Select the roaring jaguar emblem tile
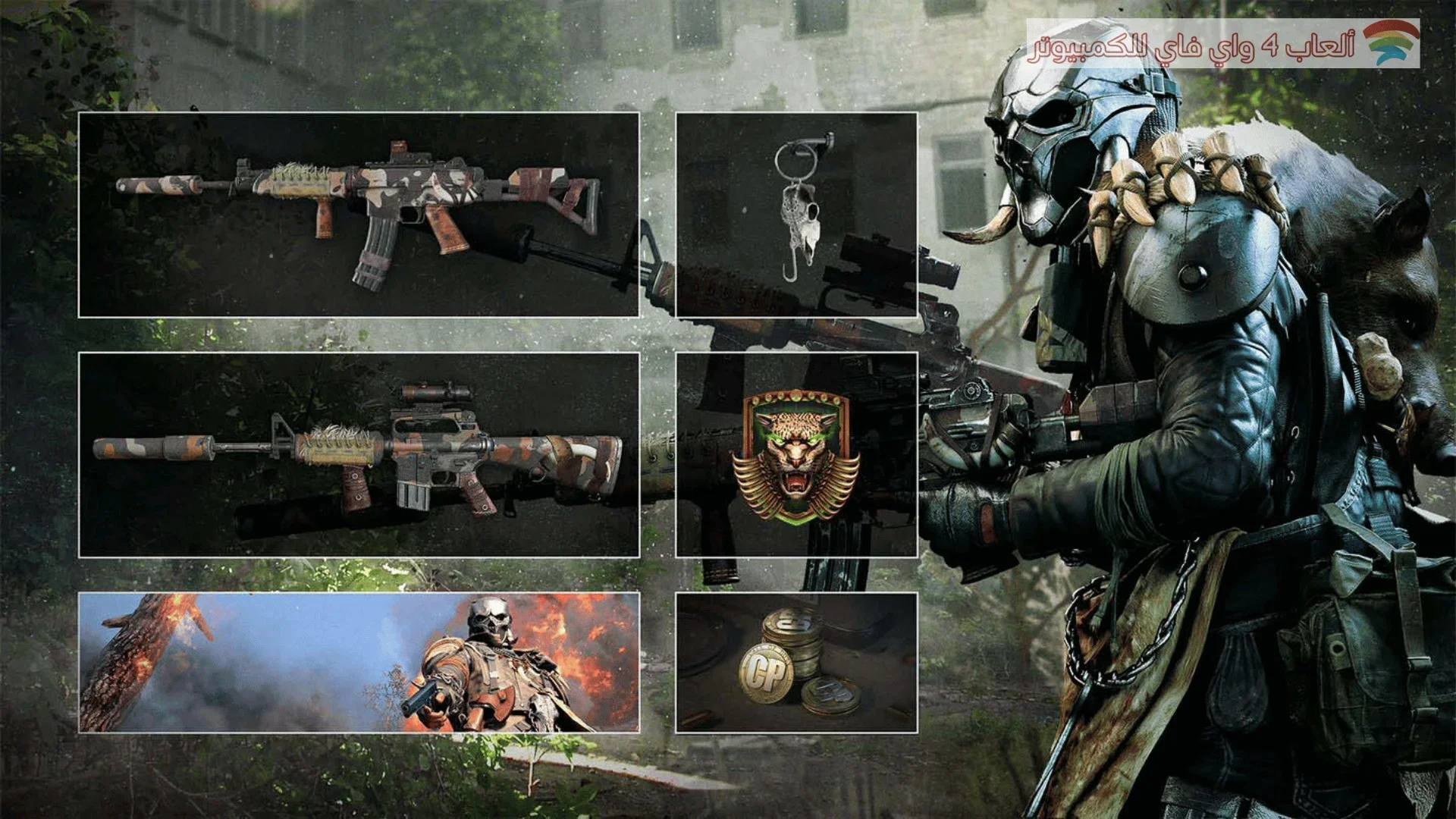This screenshot has height=819, width=1456. click(796, 454)
